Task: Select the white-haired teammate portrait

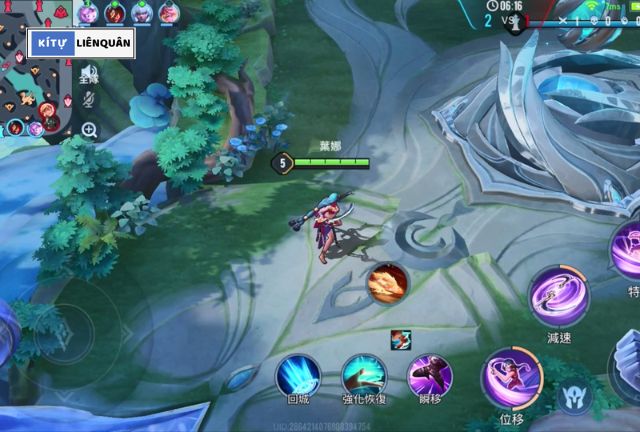Action: [x=142, y=12]
